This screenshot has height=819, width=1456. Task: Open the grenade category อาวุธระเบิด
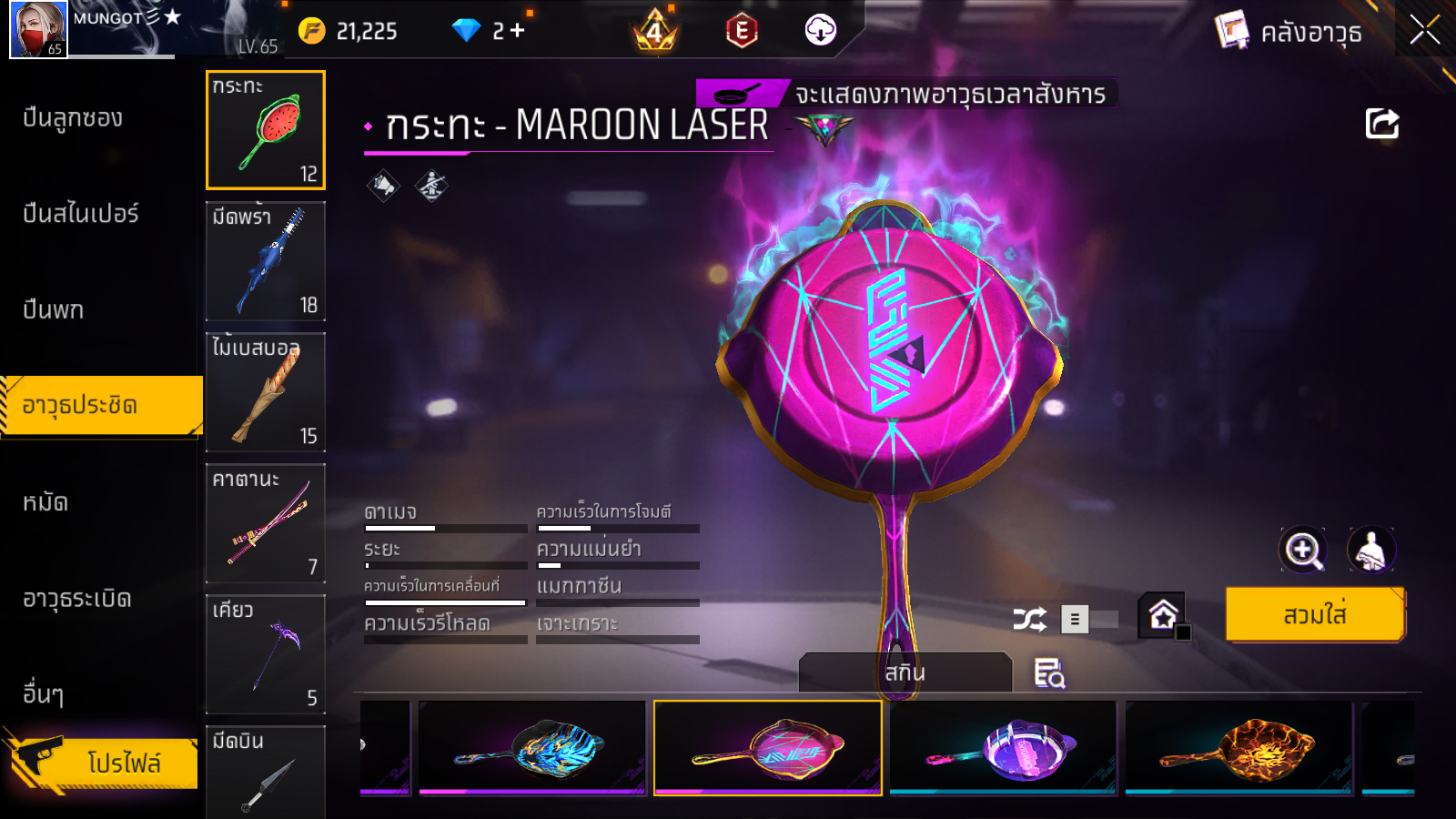click(77, 599)
